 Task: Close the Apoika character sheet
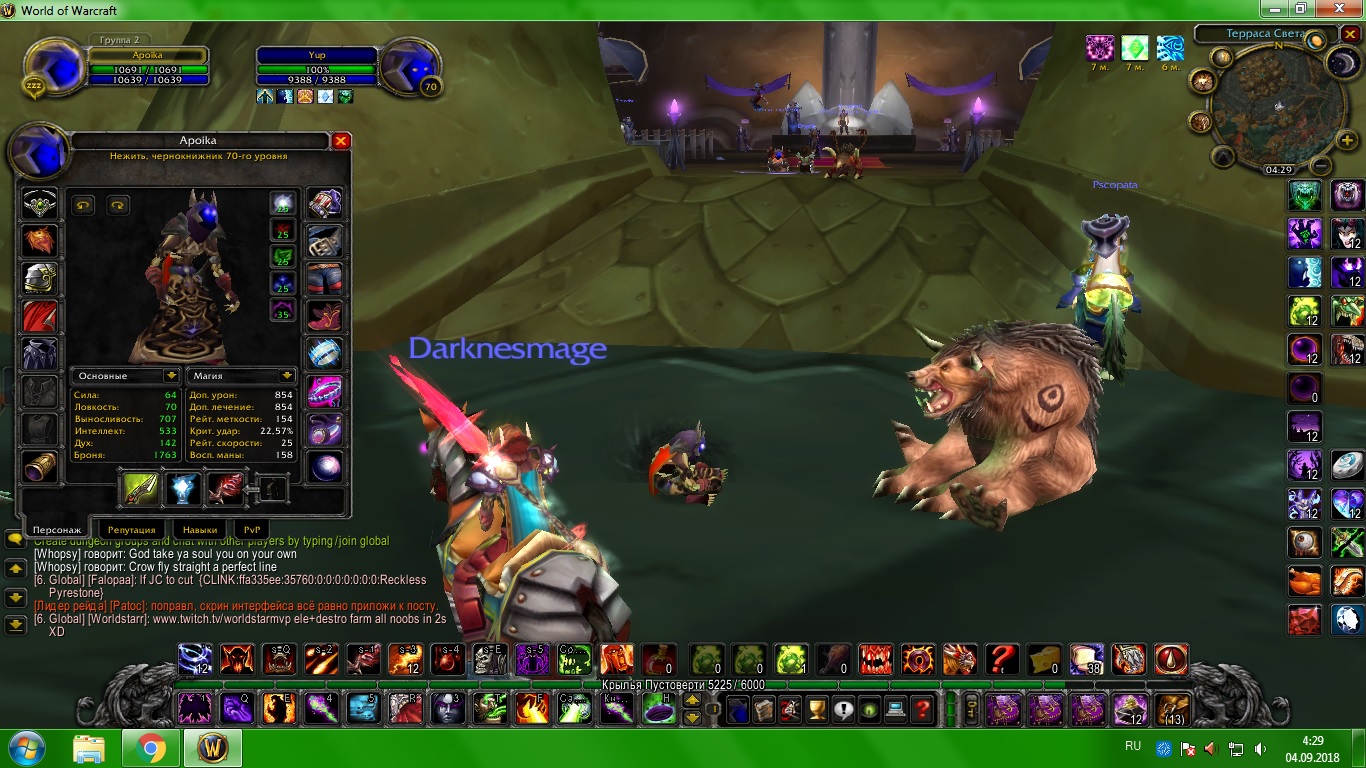coord(341,141)
